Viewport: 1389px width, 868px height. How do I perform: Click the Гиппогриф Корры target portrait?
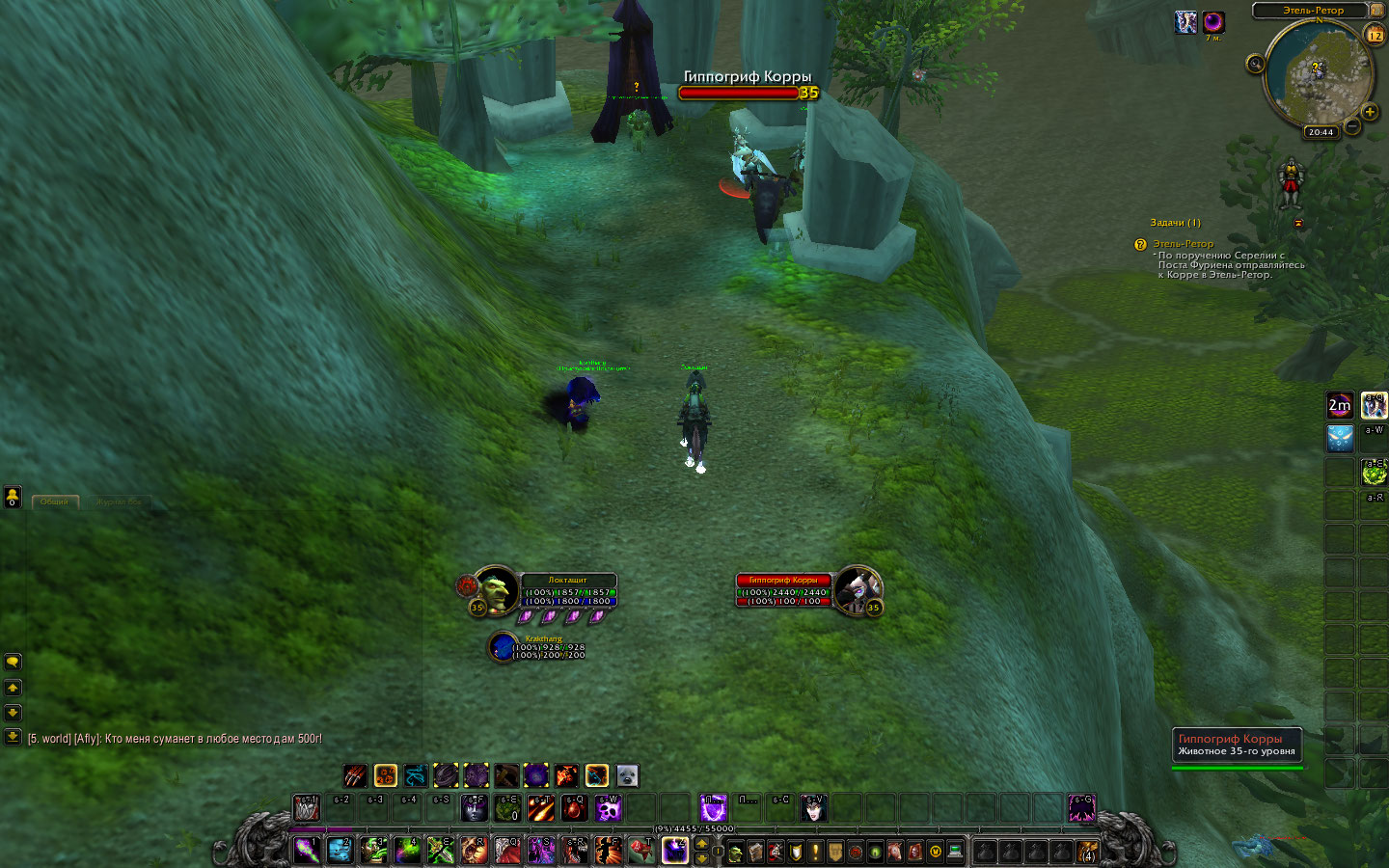pos(856,589)
